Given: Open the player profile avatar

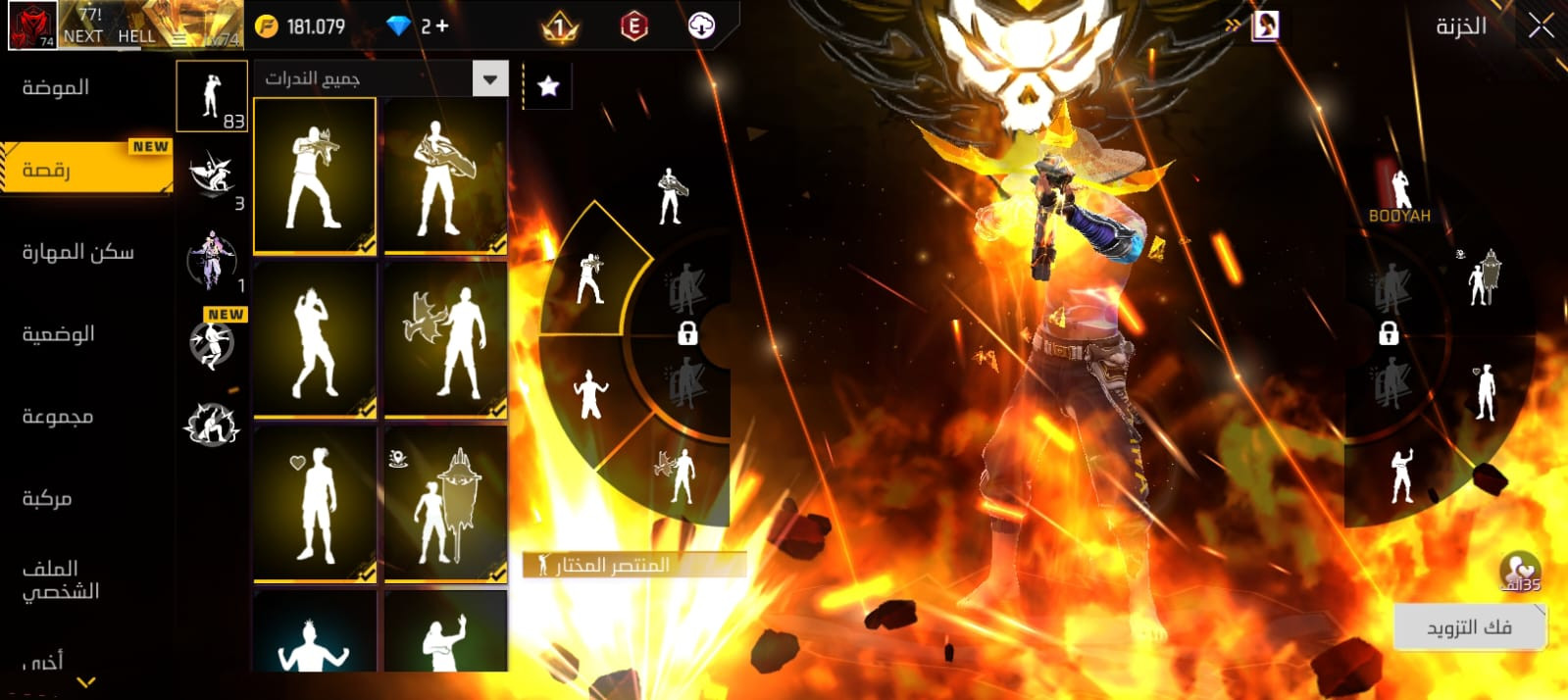Looking at the screenshot, I should [31, 25].
